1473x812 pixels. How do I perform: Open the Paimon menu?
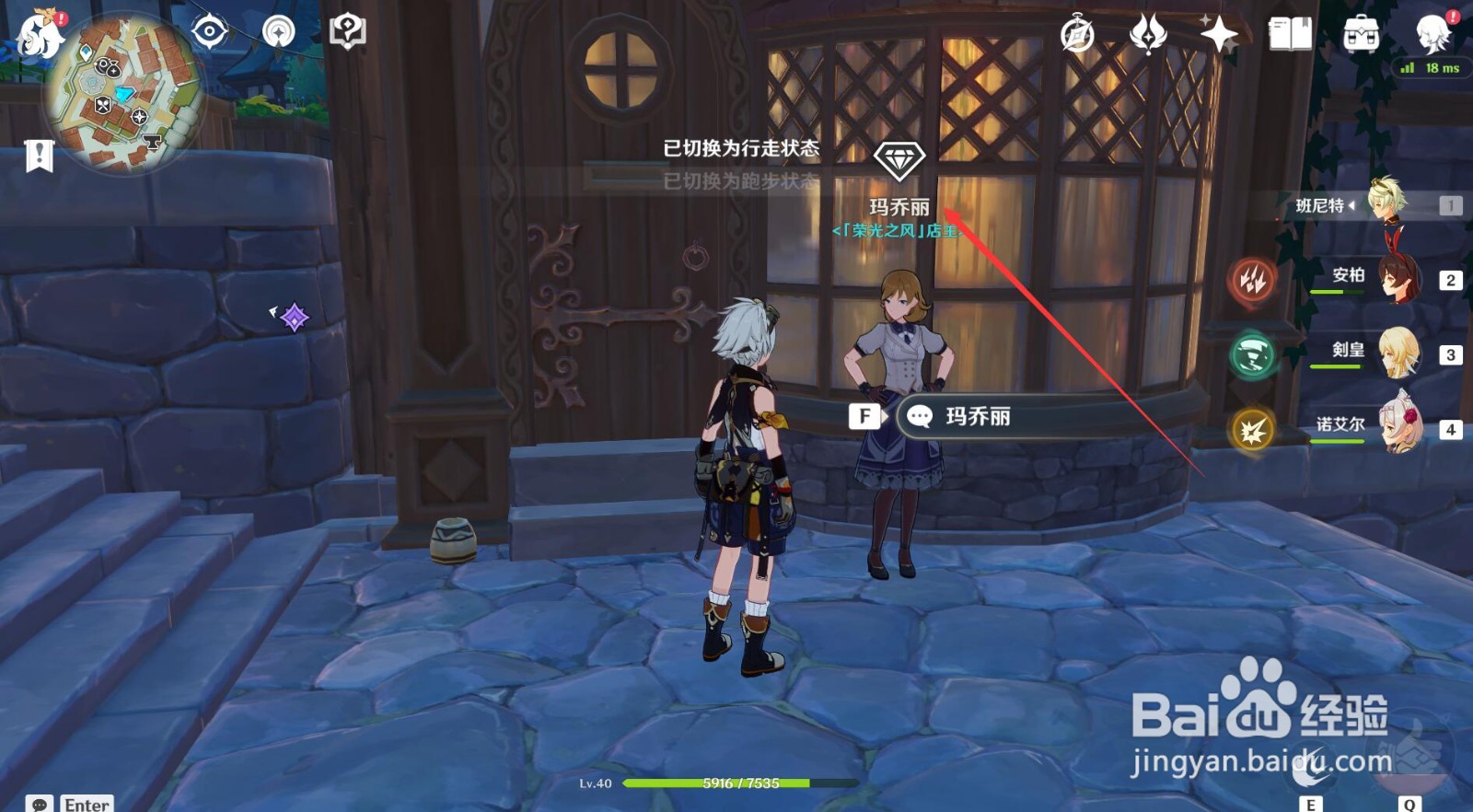click(37, 37)
